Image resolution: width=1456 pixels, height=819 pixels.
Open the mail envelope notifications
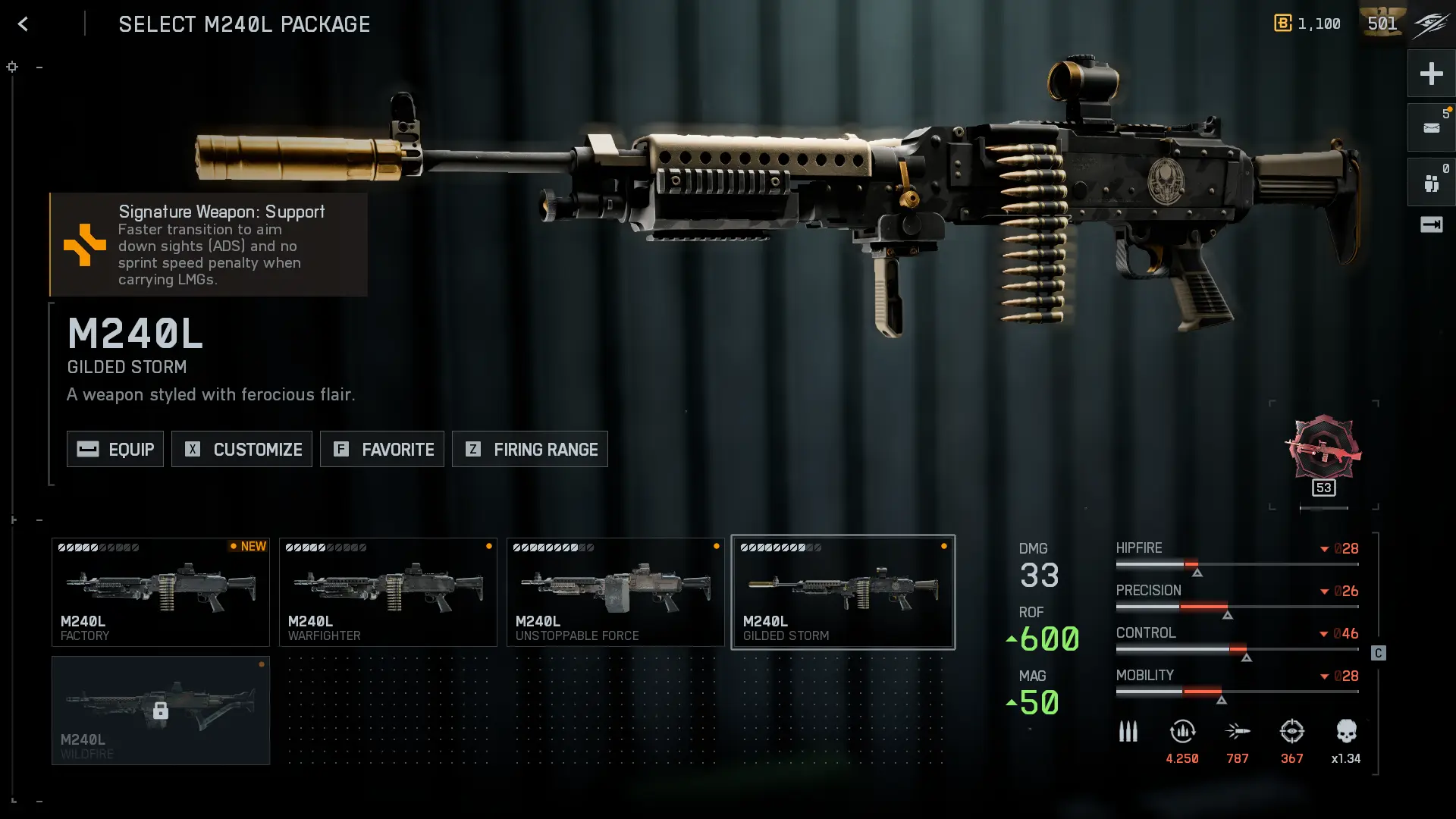[1431, 128]
